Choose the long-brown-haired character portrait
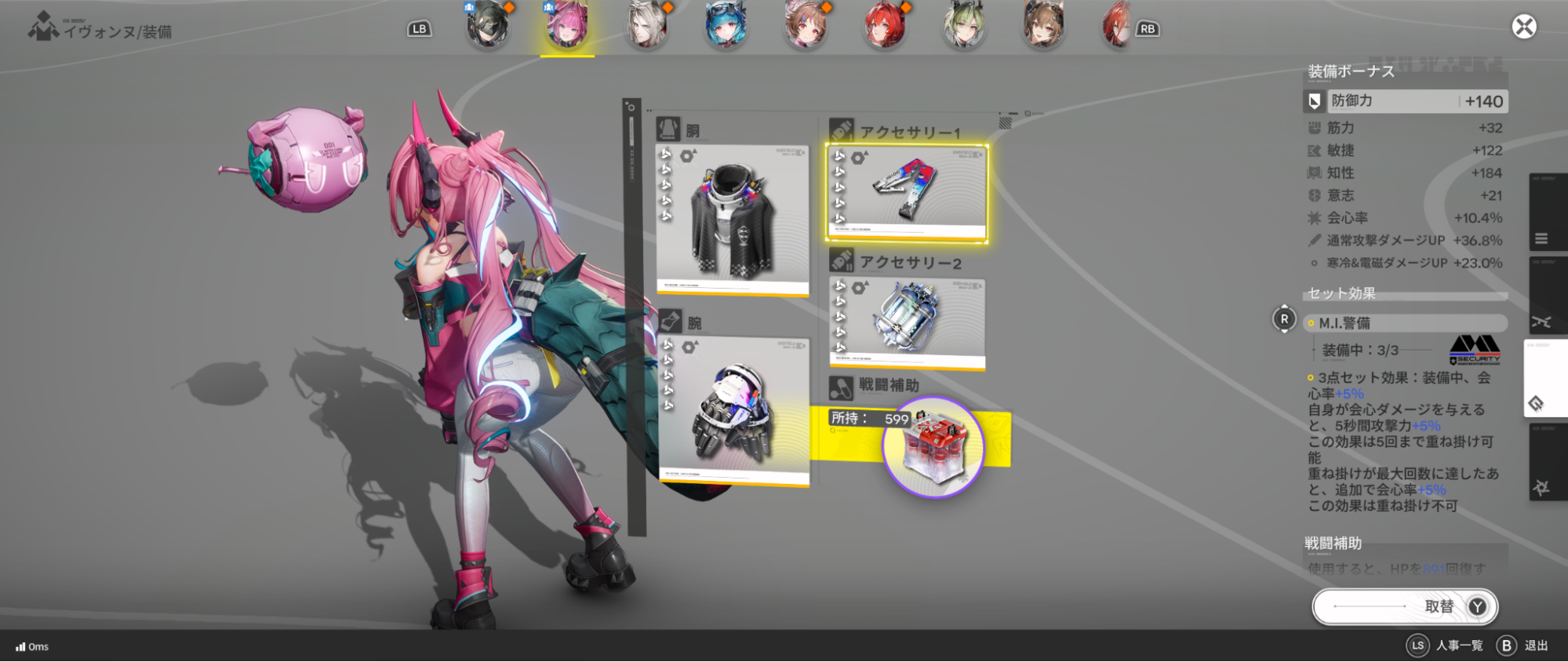Viewport: 1568px width, 662px height. pos(1042,25)
